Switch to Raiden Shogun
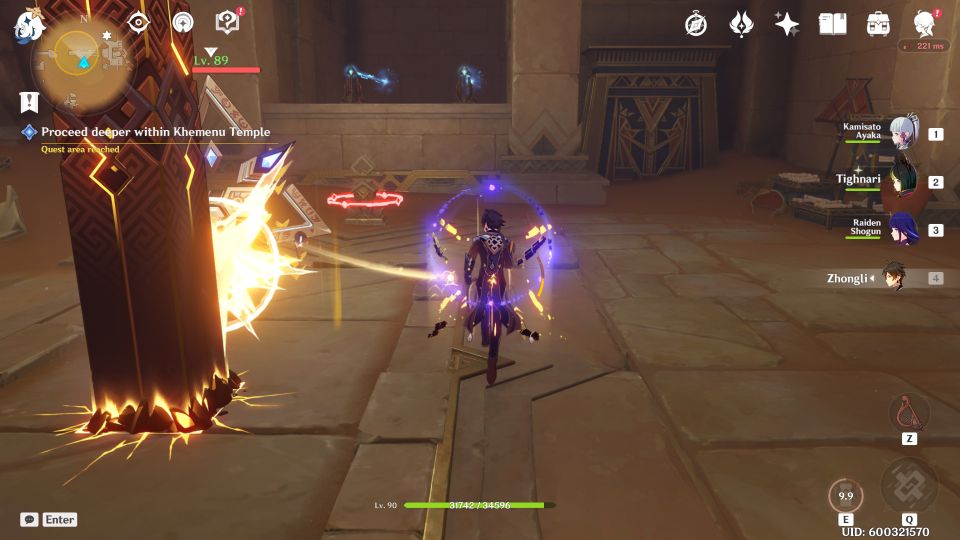Screen dimensions: 960x540 pos(903,229)
